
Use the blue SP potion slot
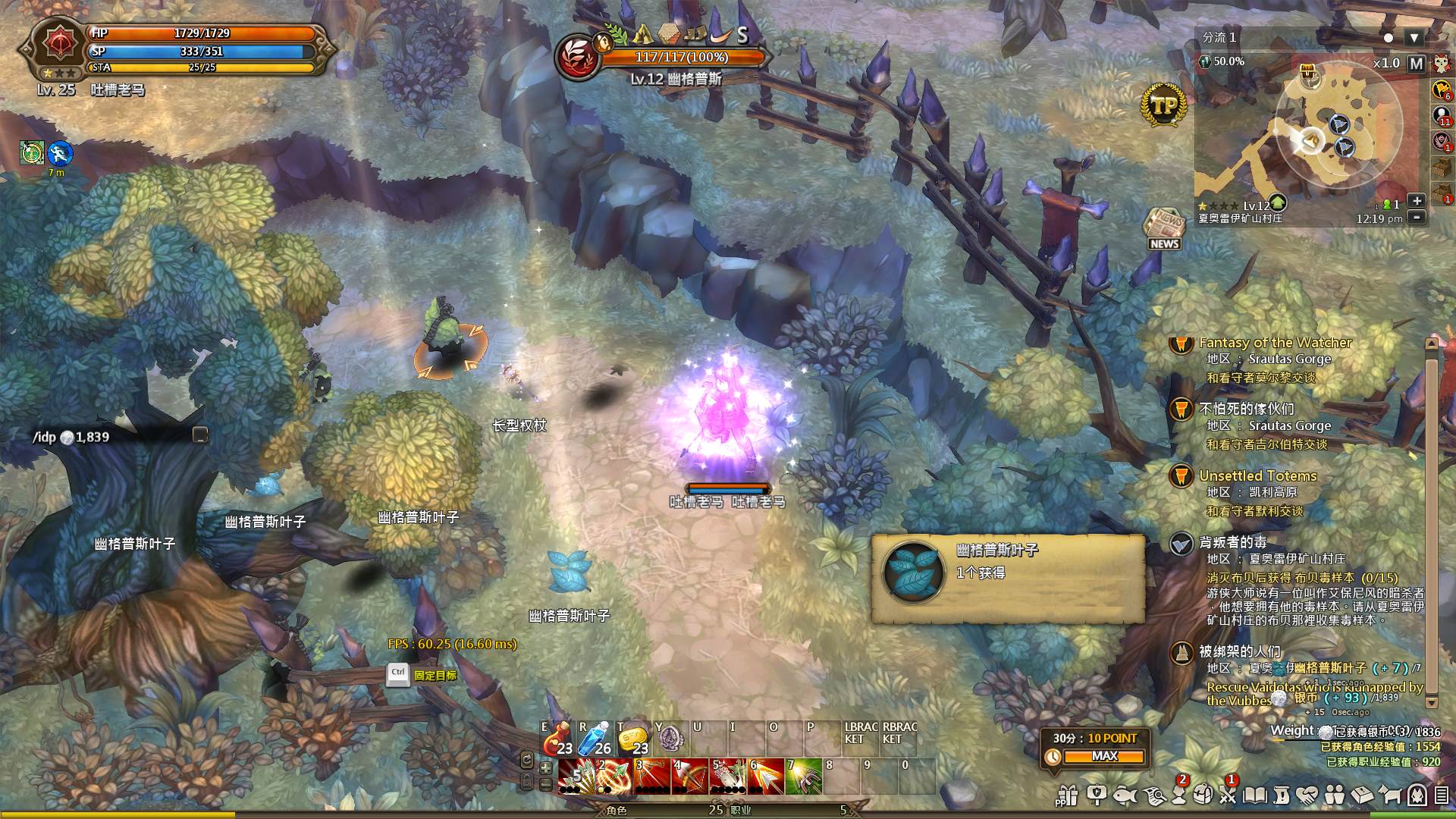pyautogui.click(x=595, y=739)
